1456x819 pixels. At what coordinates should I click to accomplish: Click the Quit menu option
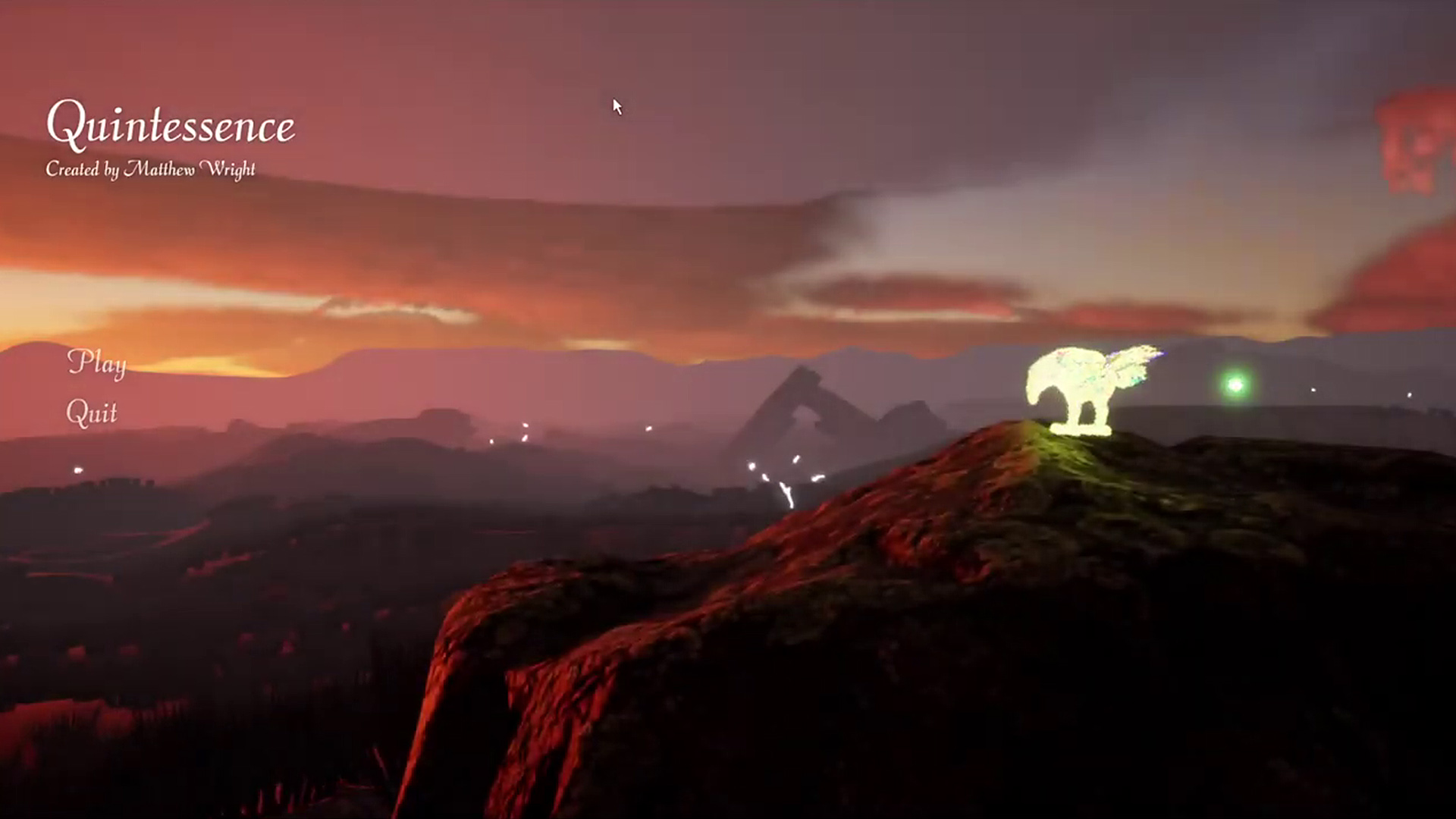tap(94, 413)
